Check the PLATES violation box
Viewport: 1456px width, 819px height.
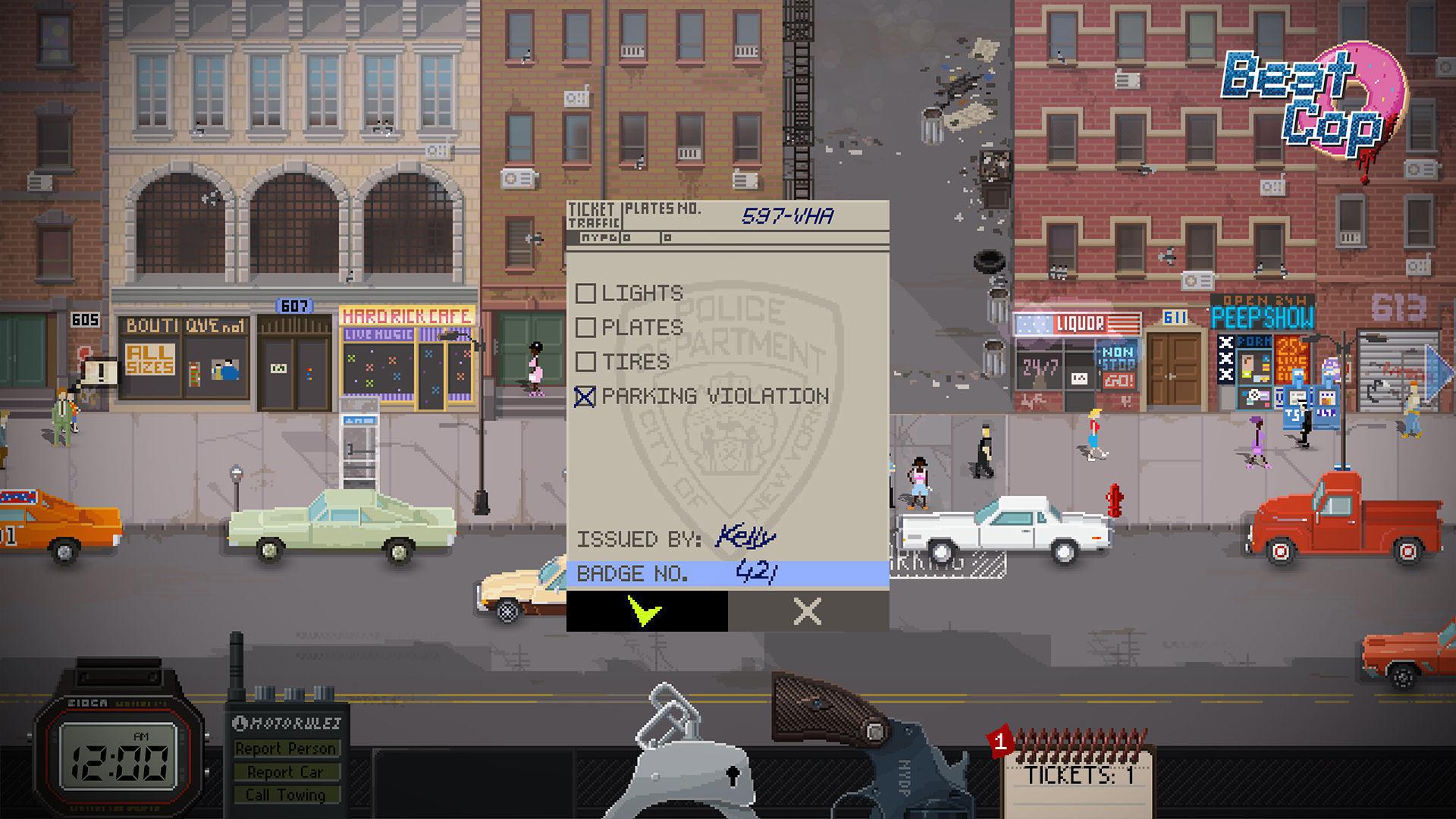coord(585,327)
